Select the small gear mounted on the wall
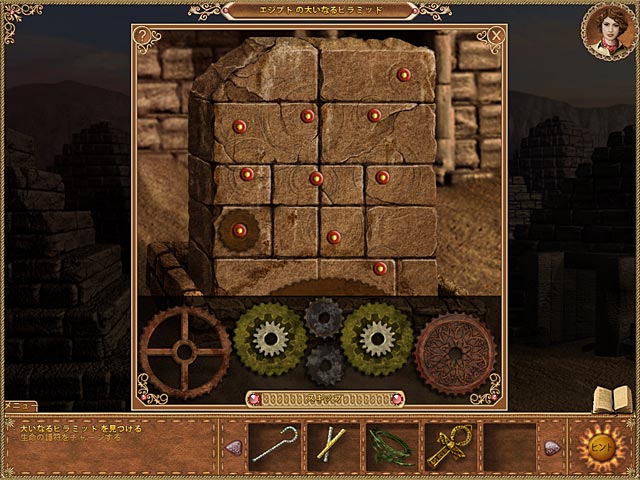 click(x=239, y=231)
